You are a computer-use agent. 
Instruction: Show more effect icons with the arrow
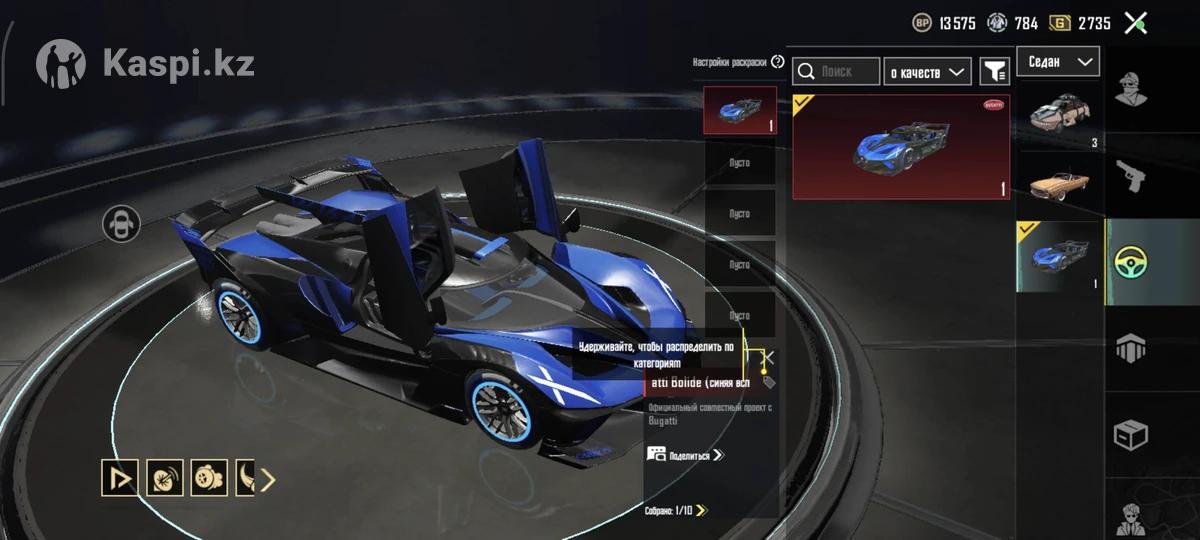point(268,480)
